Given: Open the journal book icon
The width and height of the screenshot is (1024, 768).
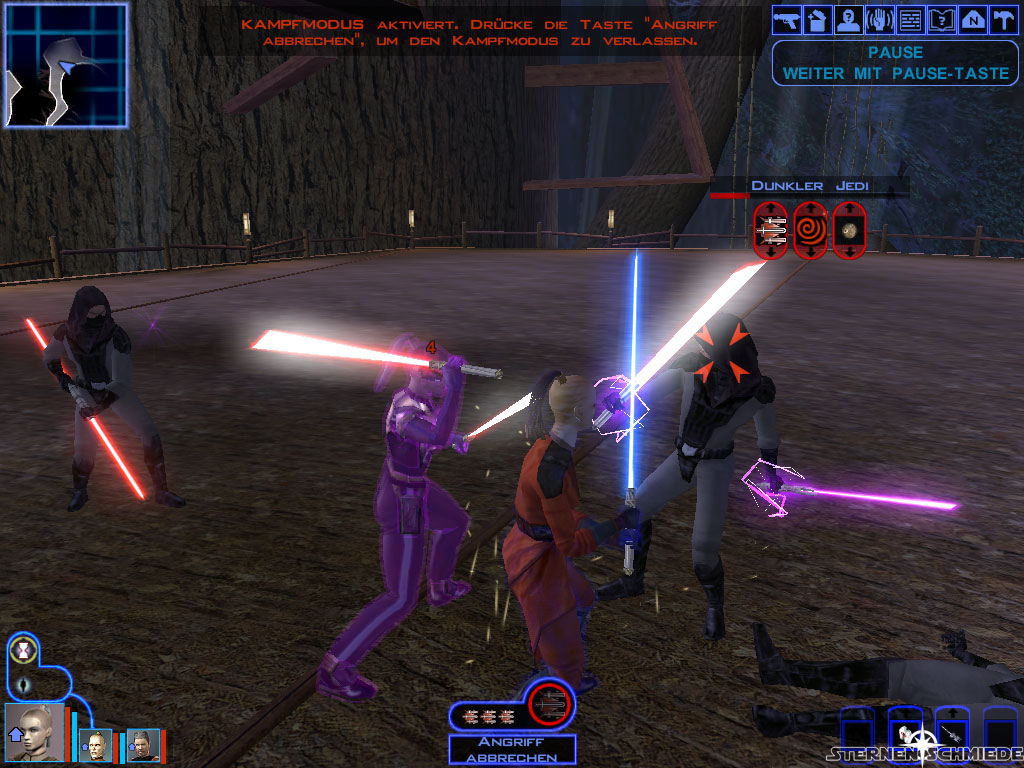Looking at the screenshot, I should point(941,19).
